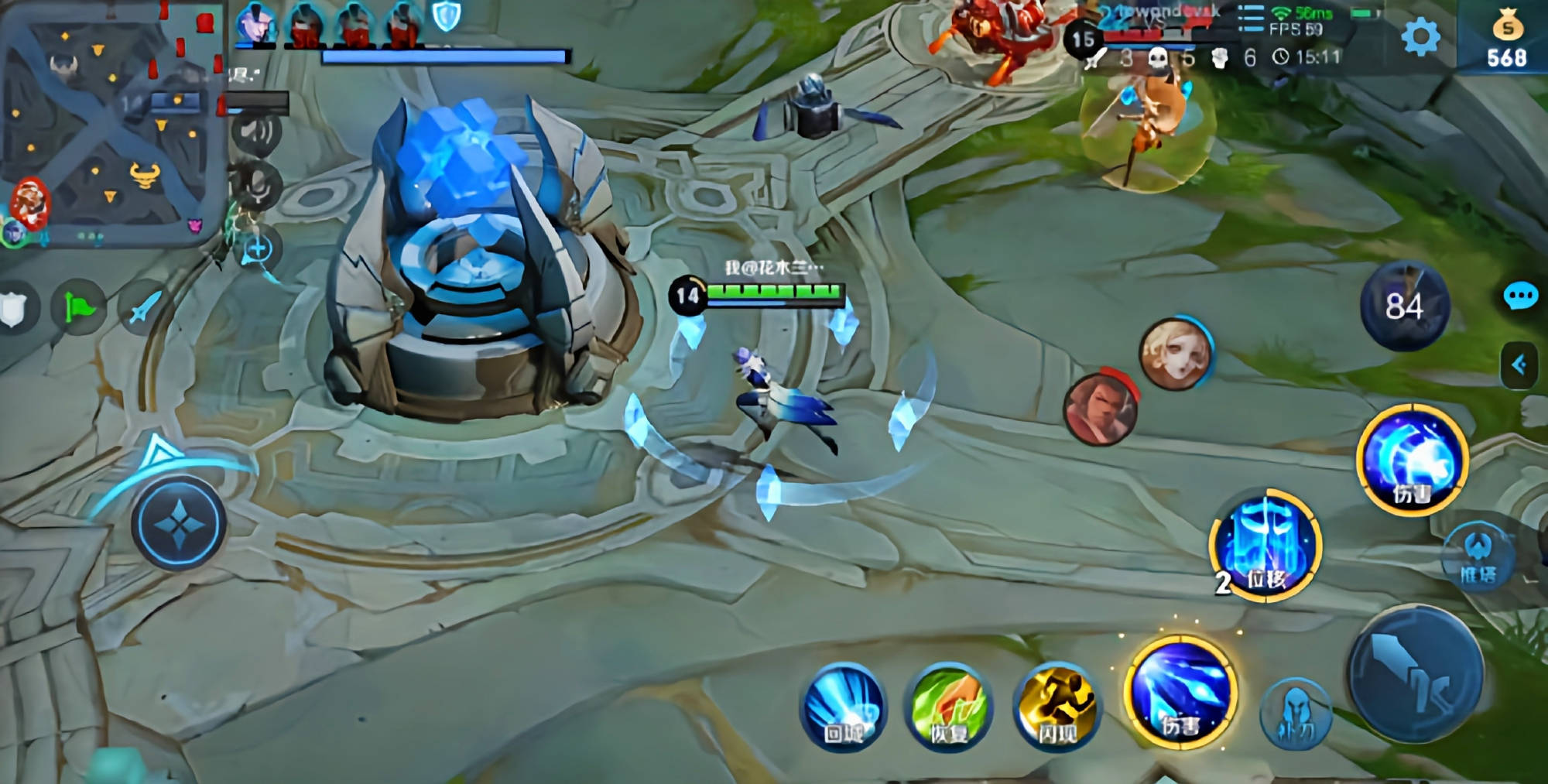1548x784 pixels.
Task: Select the last-hit minion (补刀) button
Action: tap(1296, 714)
